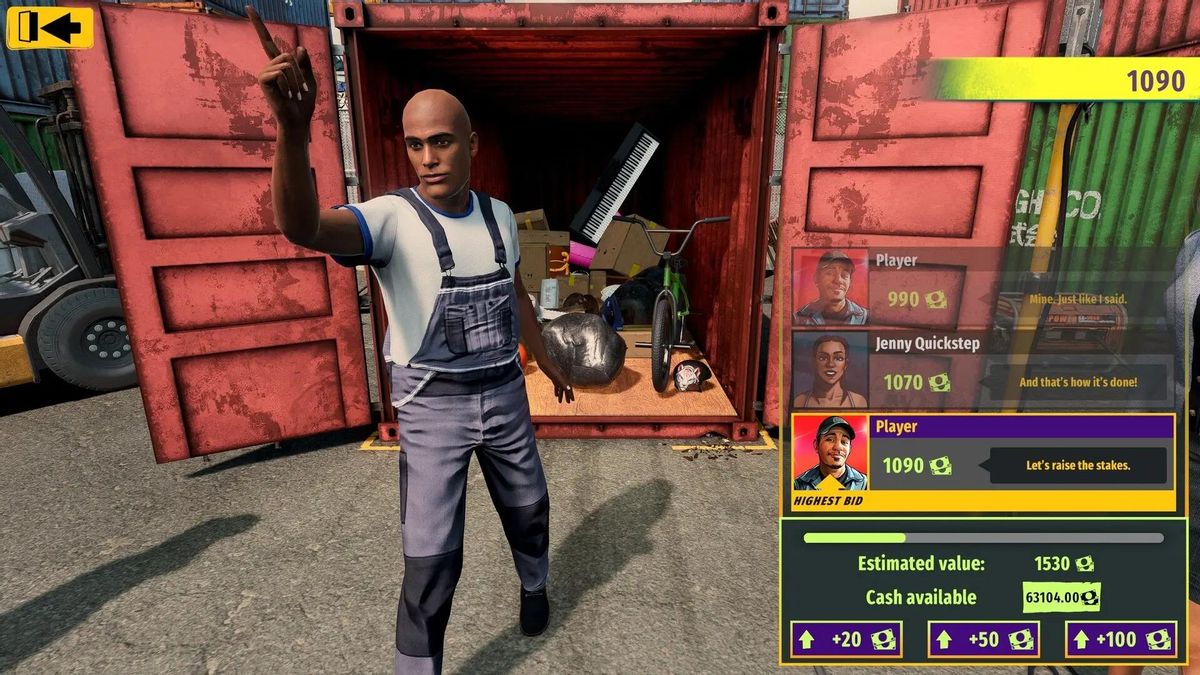Image resolution: width=1200 pixels, height=675 pixels.
Task: Raise the bid by +50
Action: pyautogui.click(x=983, y=639)
